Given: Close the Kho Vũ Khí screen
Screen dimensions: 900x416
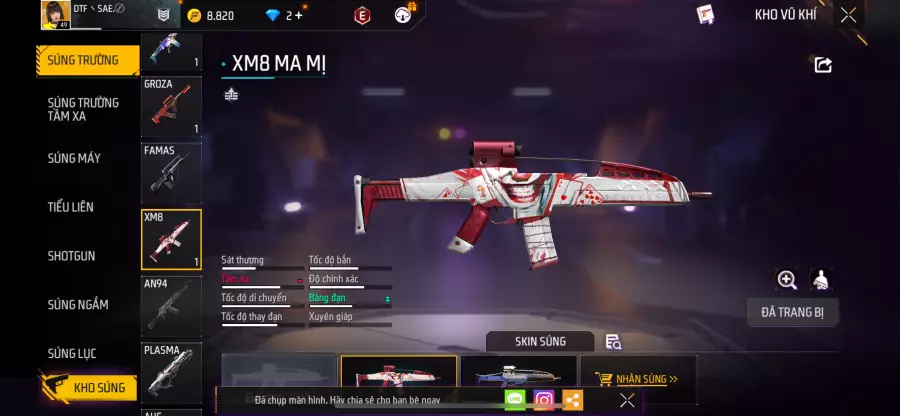Looking at the screenshot, I should point(848,15).
